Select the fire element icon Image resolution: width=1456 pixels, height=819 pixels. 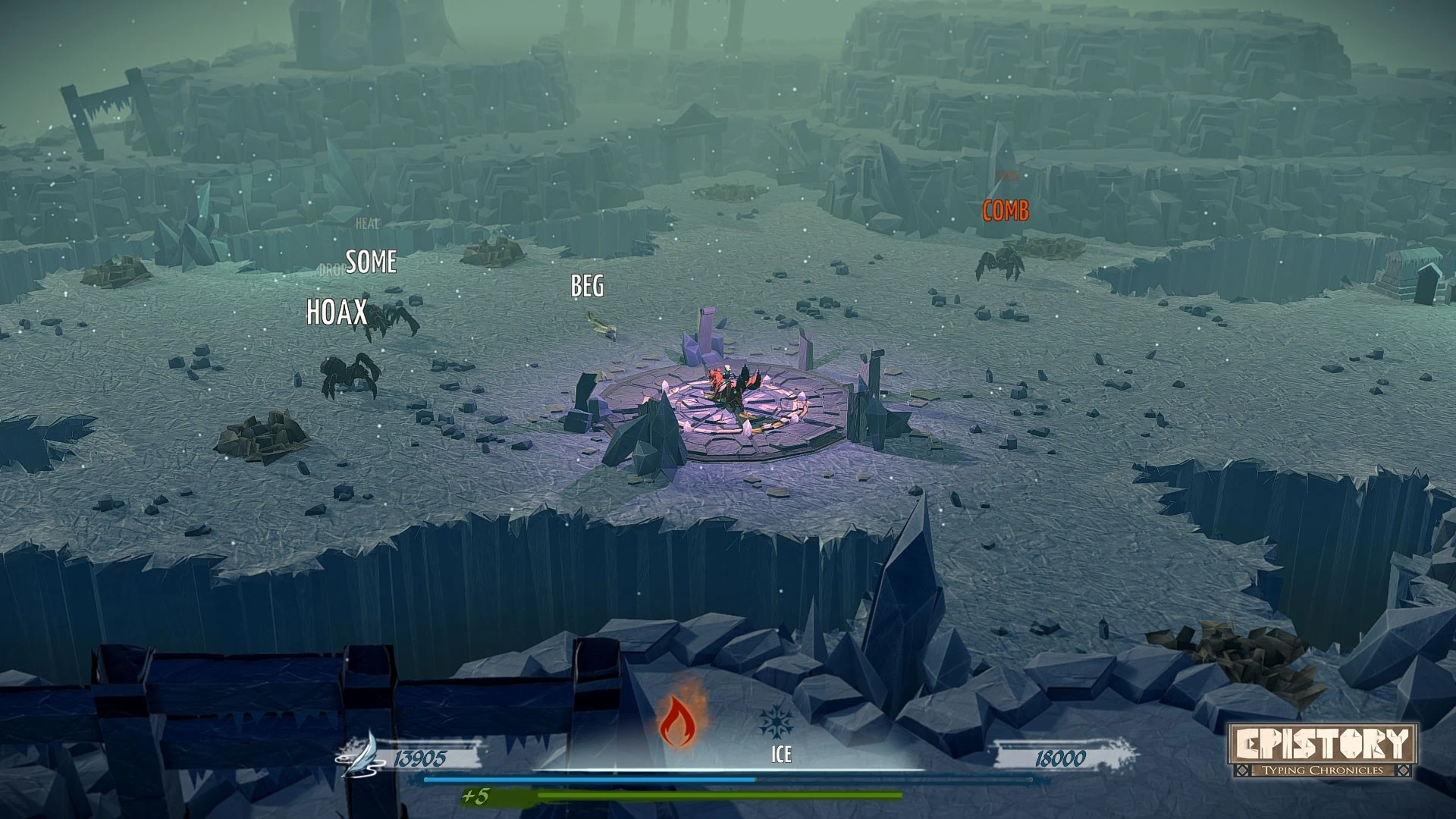click(x=680, y=720)
